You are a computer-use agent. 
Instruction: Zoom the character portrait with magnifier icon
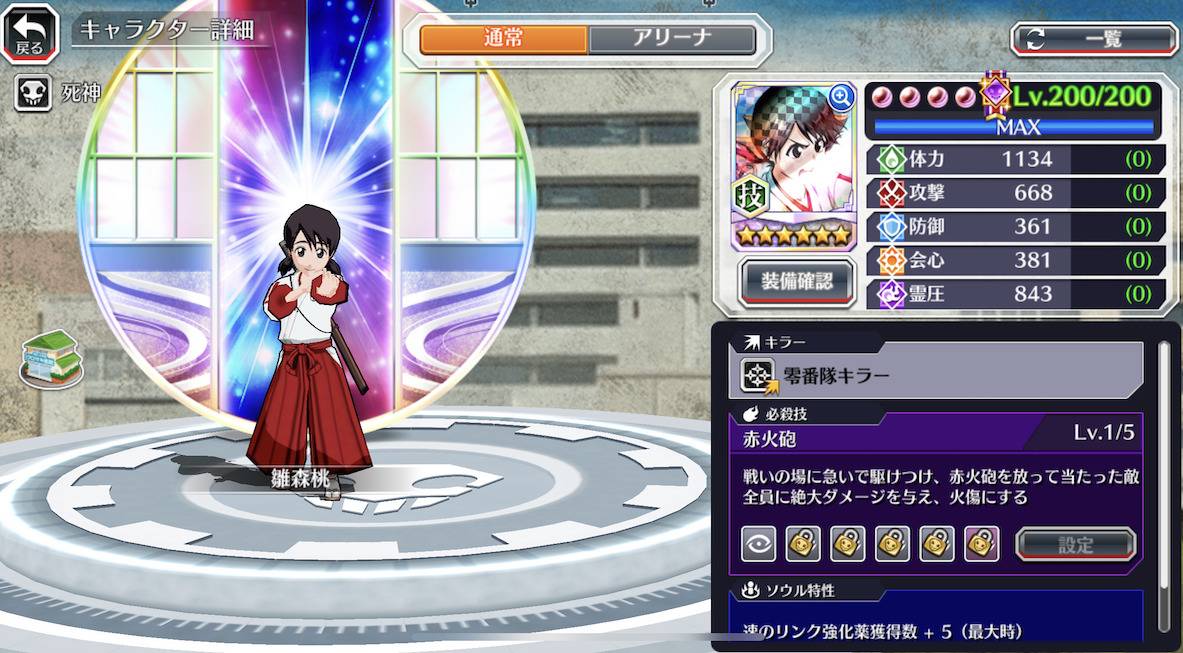tap(841, 97)
